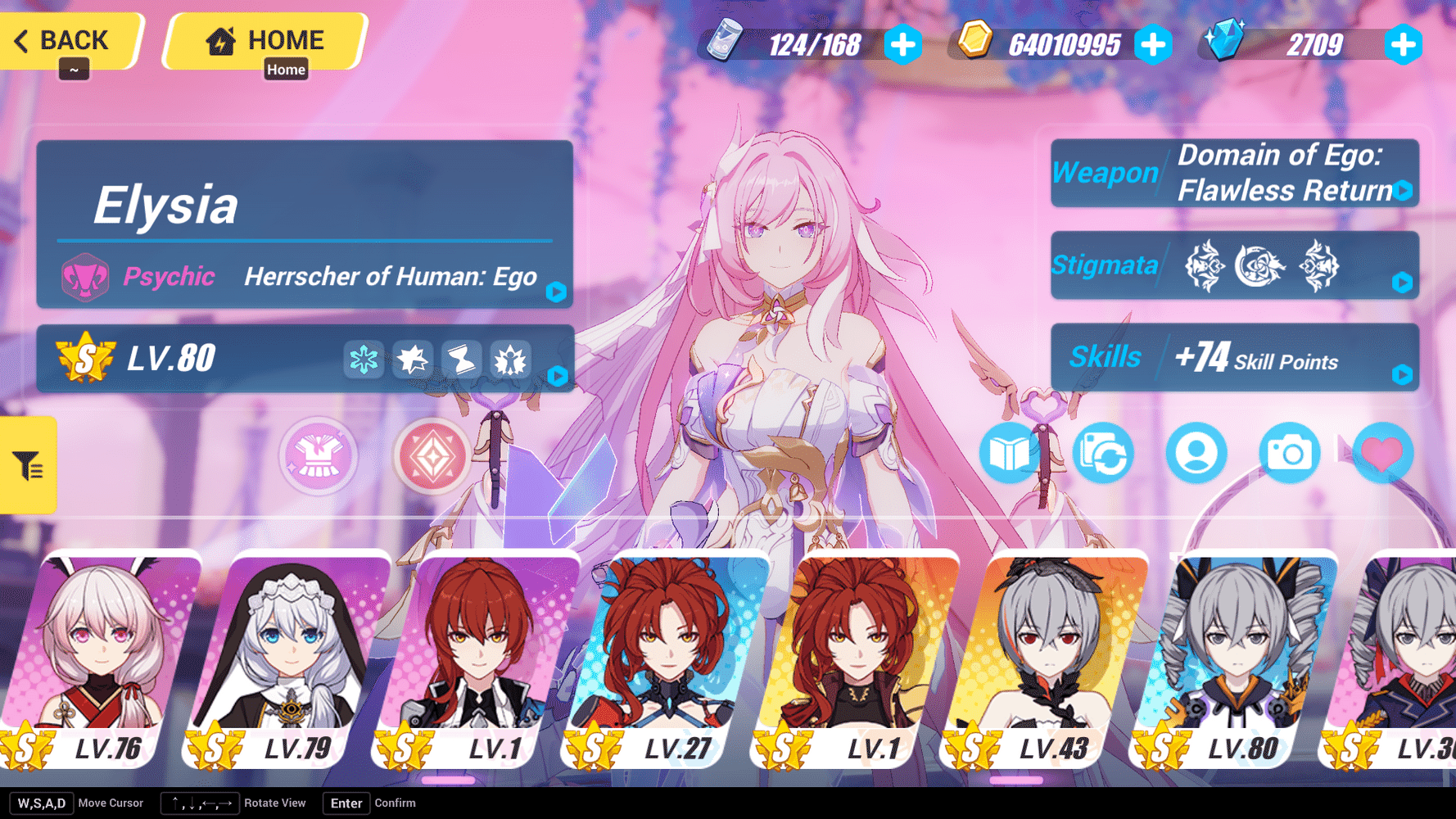
Task: Open the profile avatar icon
Action: click(1196, 453)
